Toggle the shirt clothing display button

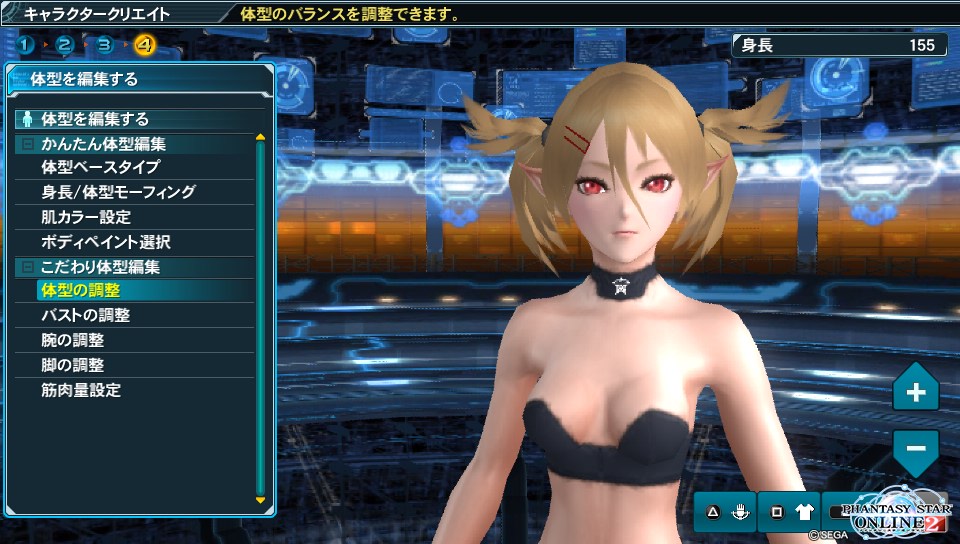tap(805, 513)
